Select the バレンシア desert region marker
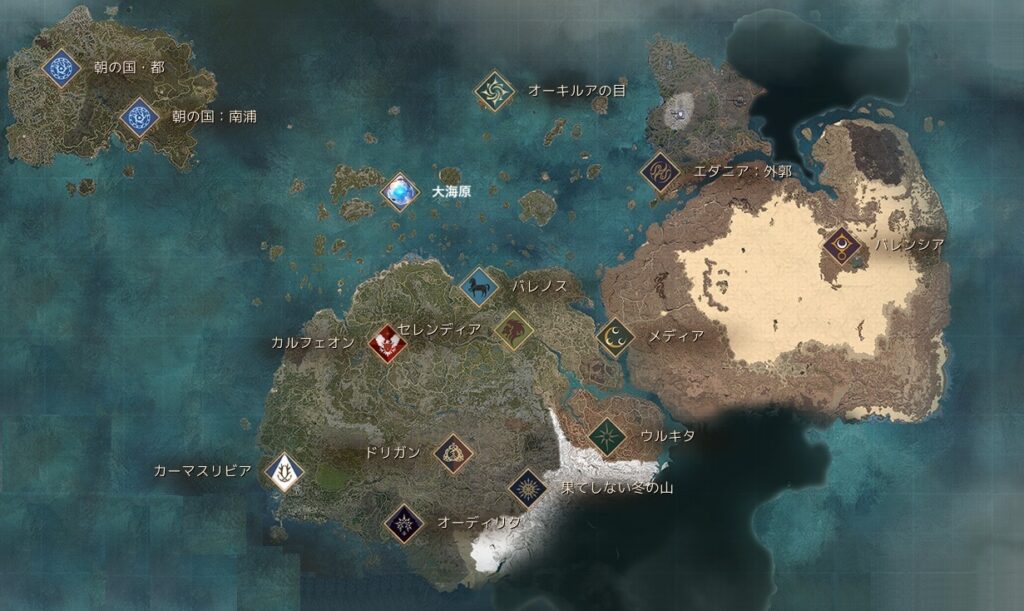 tap(843, 246)
